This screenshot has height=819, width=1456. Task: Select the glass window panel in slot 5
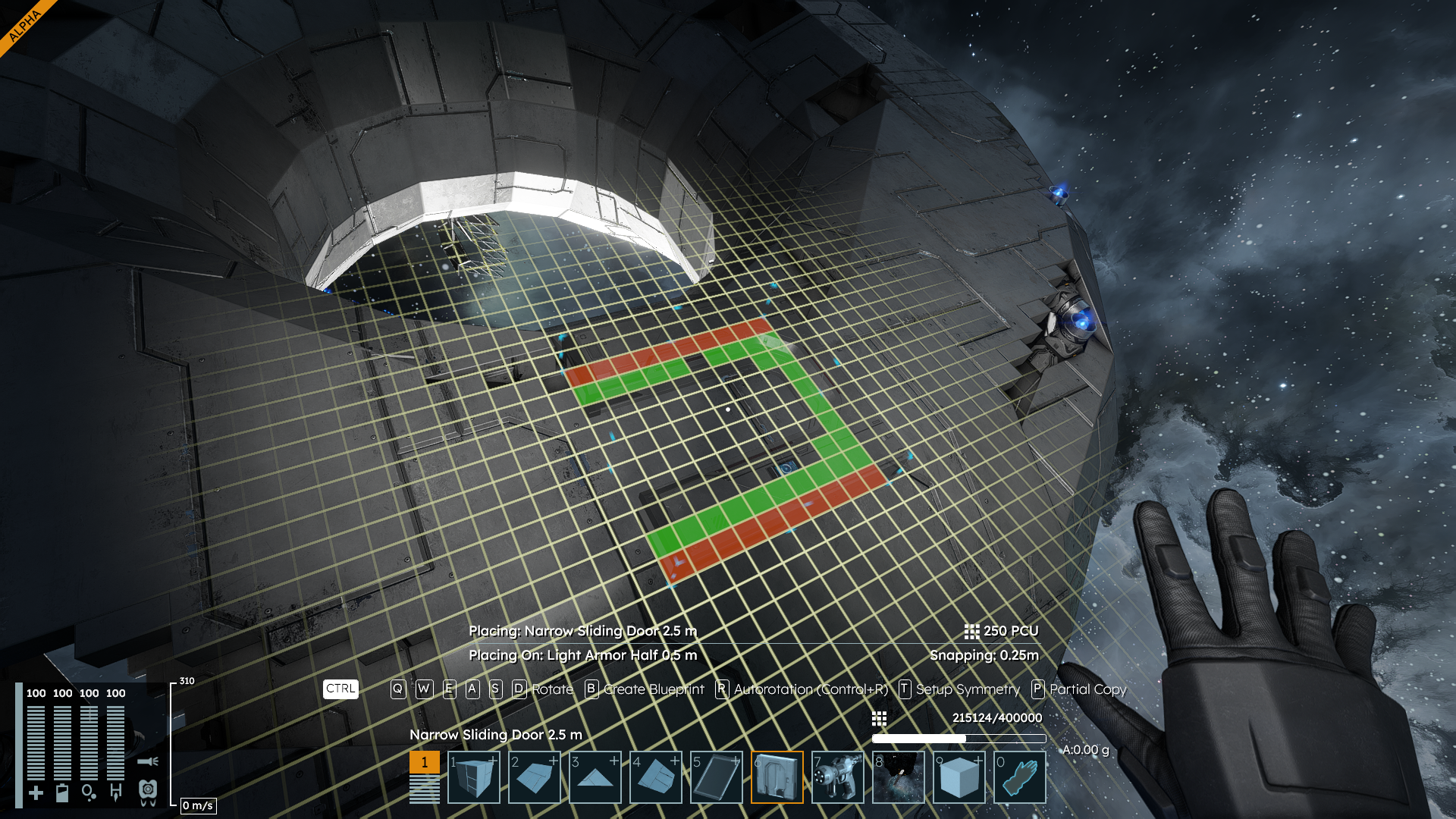[x=717, y=777]
